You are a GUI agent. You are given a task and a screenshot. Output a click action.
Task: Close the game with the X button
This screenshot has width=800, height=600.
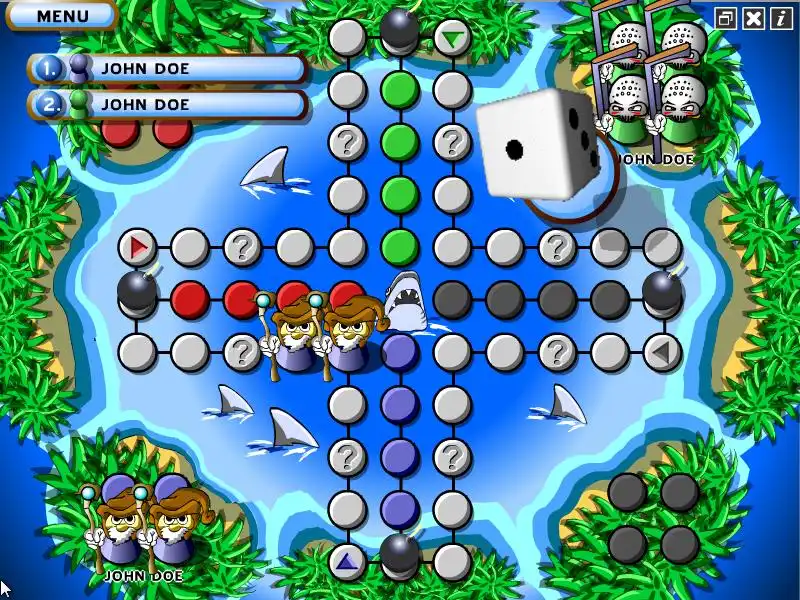pos(754,18)
